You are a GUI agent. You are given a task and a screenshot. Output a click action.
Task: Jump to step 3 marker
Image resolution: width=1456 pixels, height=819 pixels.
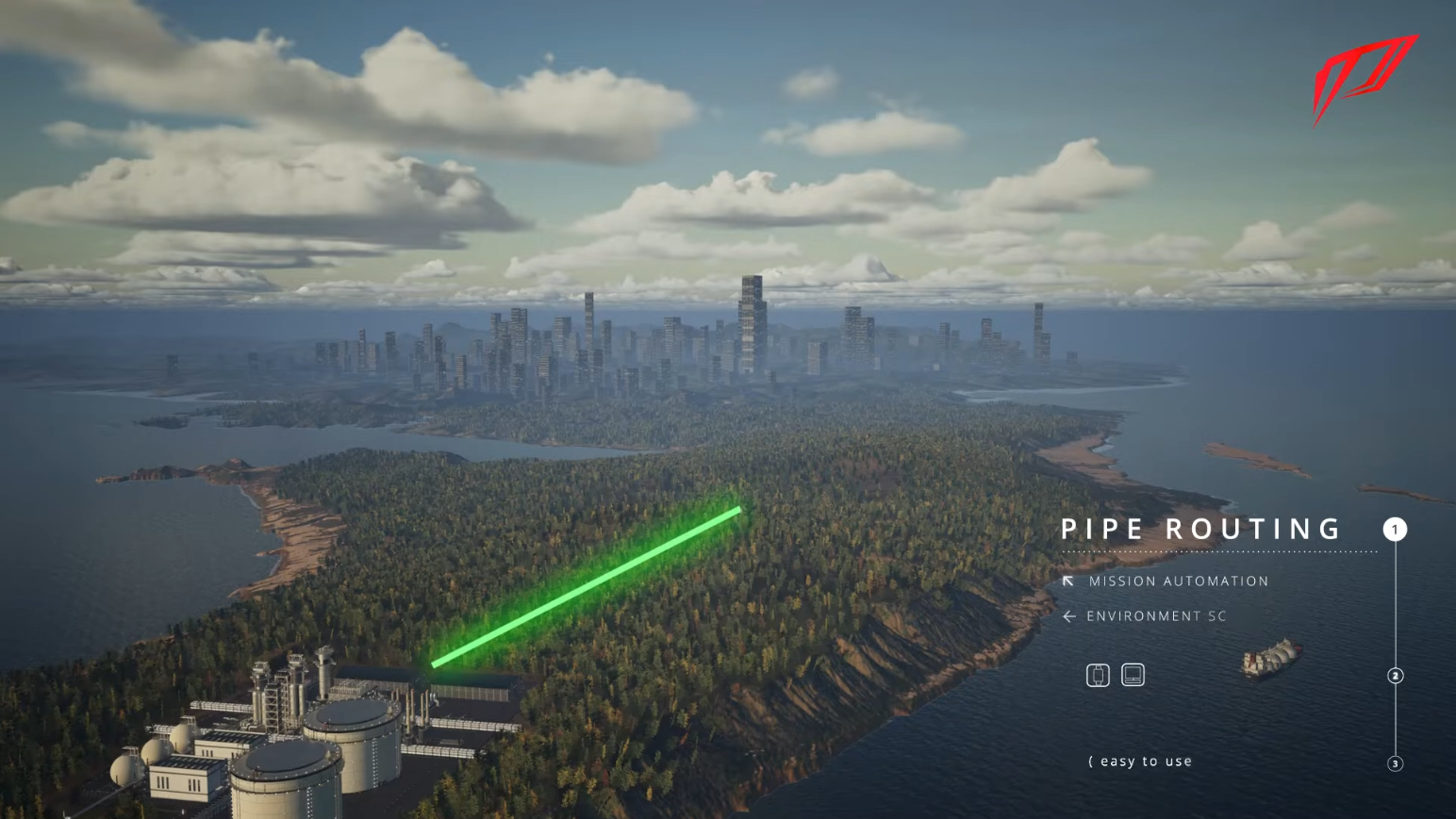click(x=1396, y=763)
